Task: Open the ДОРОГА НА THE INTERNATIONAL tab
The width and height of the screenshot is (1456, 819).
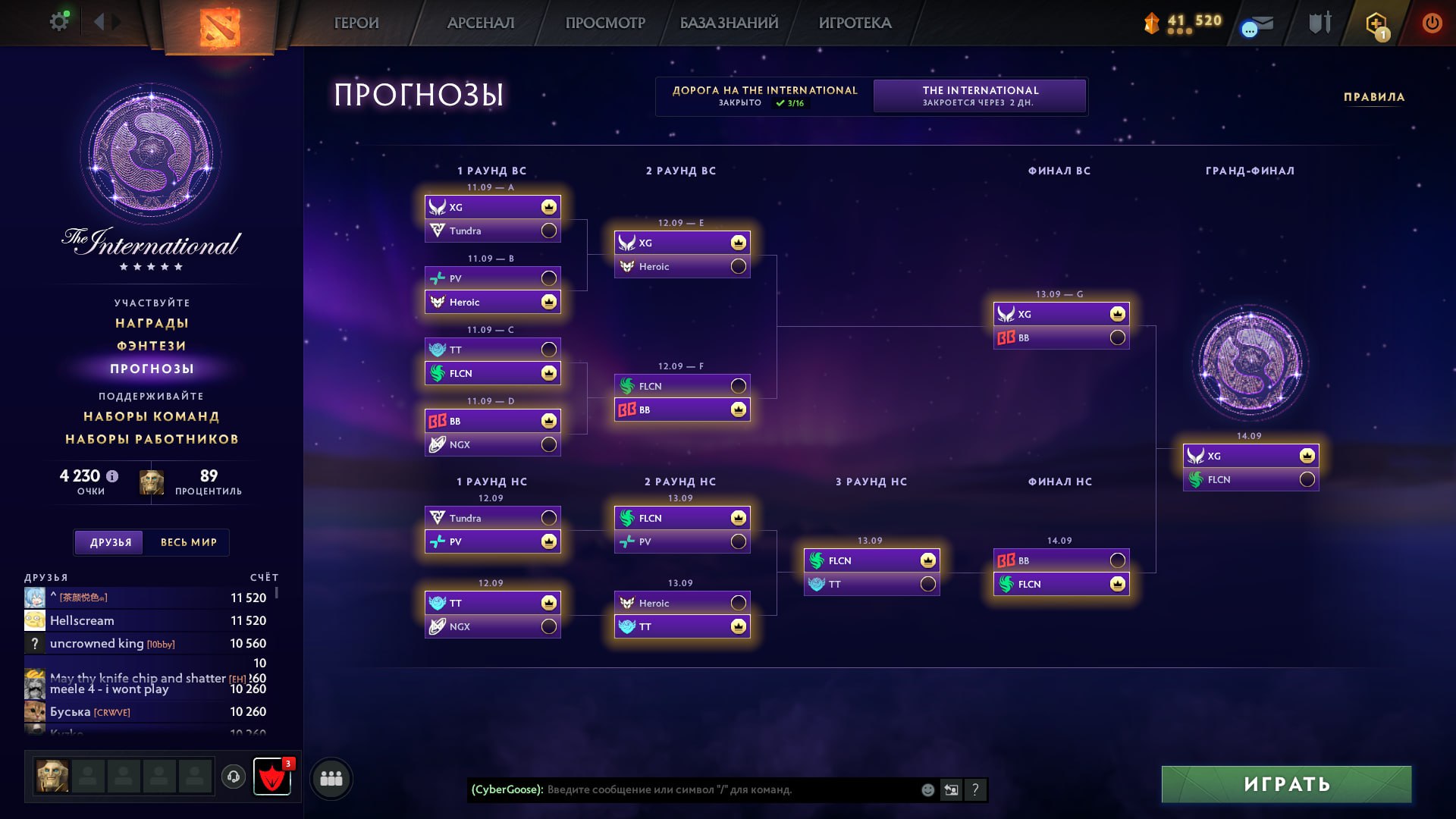Action: click(764, 96)
